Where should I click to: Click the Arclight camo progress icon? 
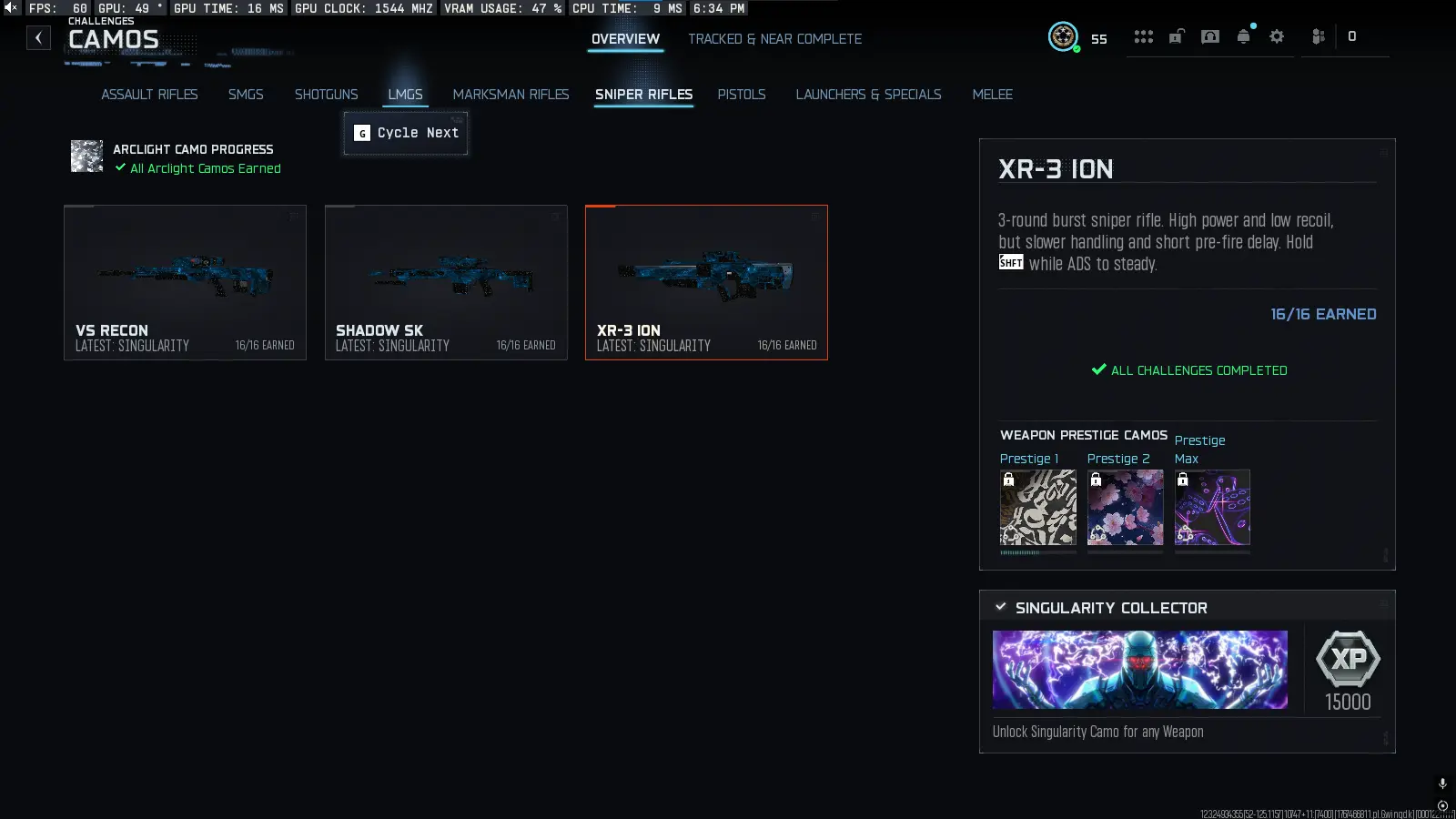coord(86,156)
